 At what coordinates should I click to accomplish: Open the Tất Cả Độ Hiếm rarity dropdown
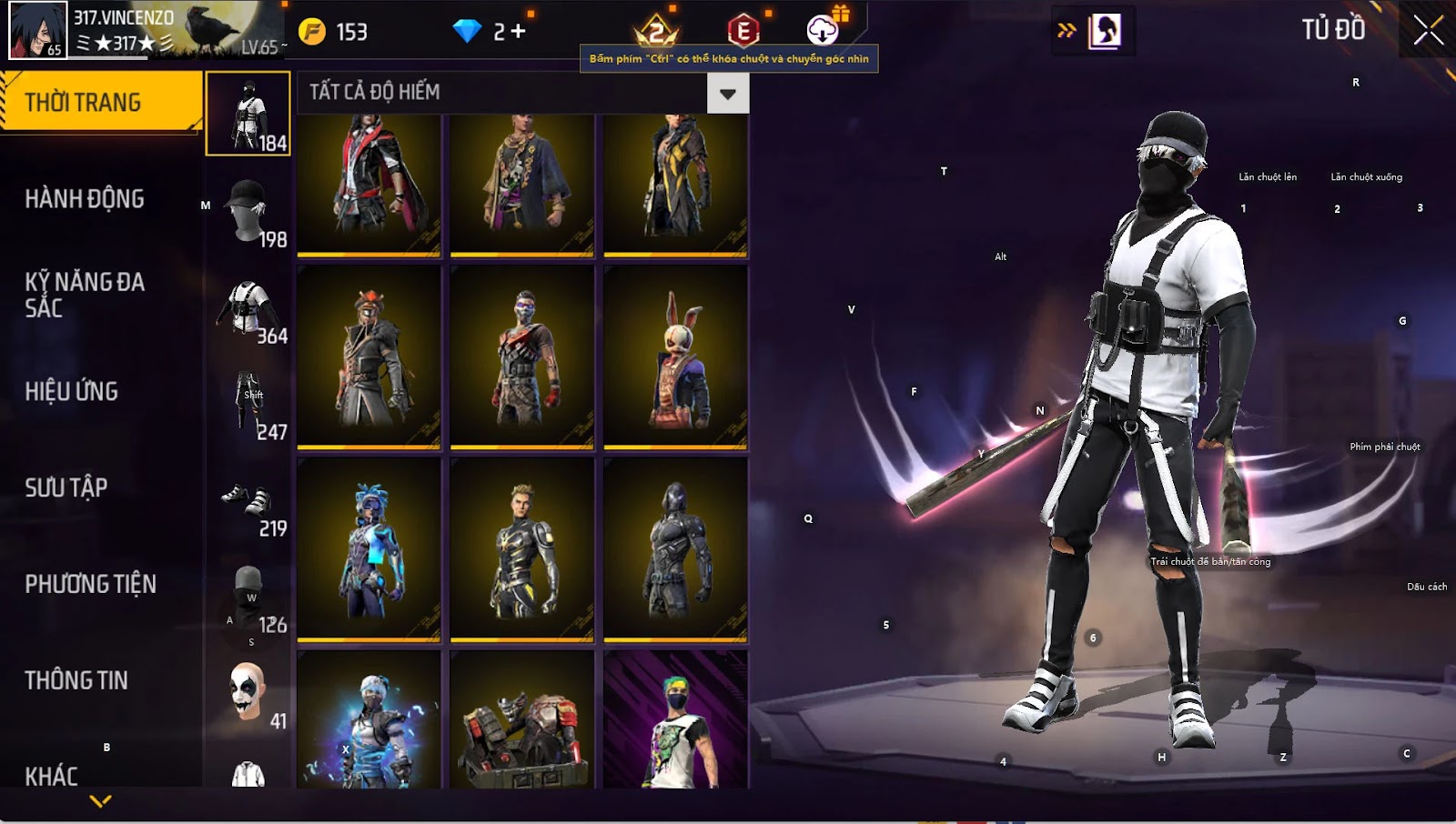coord(727,93)
